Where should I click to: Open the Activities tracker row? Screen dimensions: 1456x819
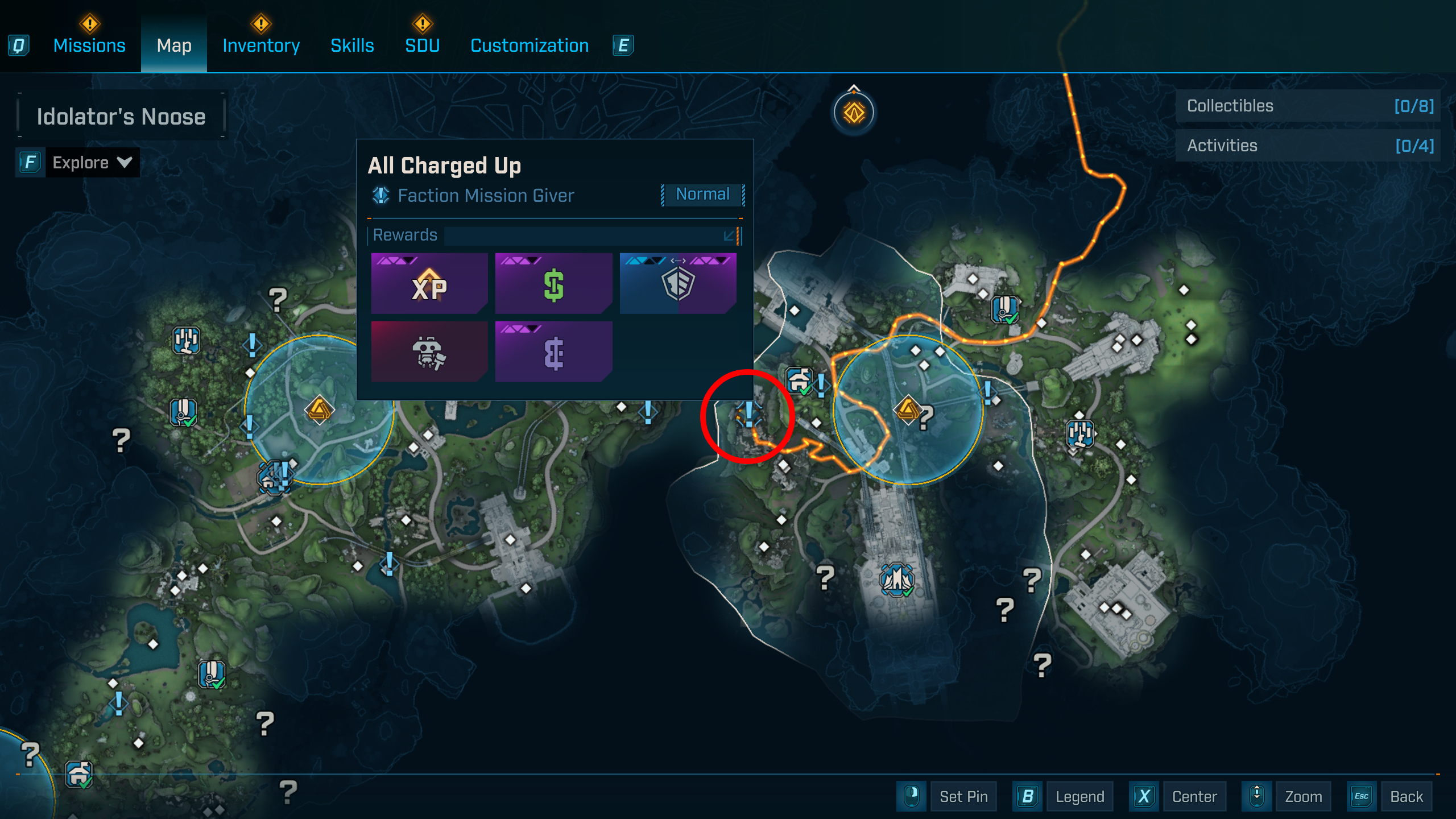pyautogui.click(x=1308, y=146)
